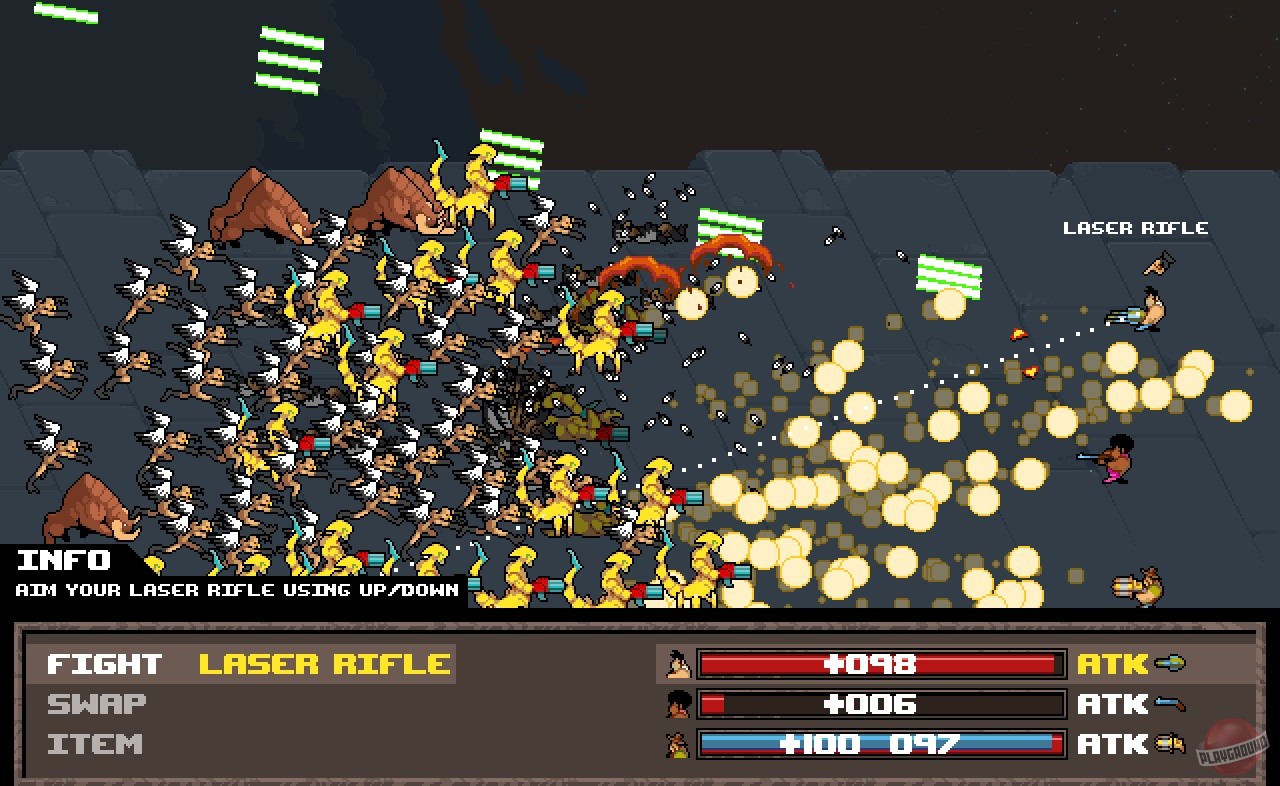
Task: Select the yellow-hooded character's portrait
Action: 675,743
